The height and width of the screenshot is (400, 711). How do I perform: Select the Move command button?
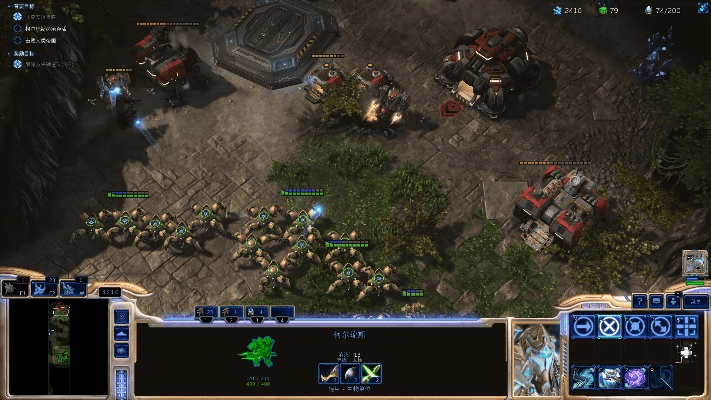coord(584,325)
